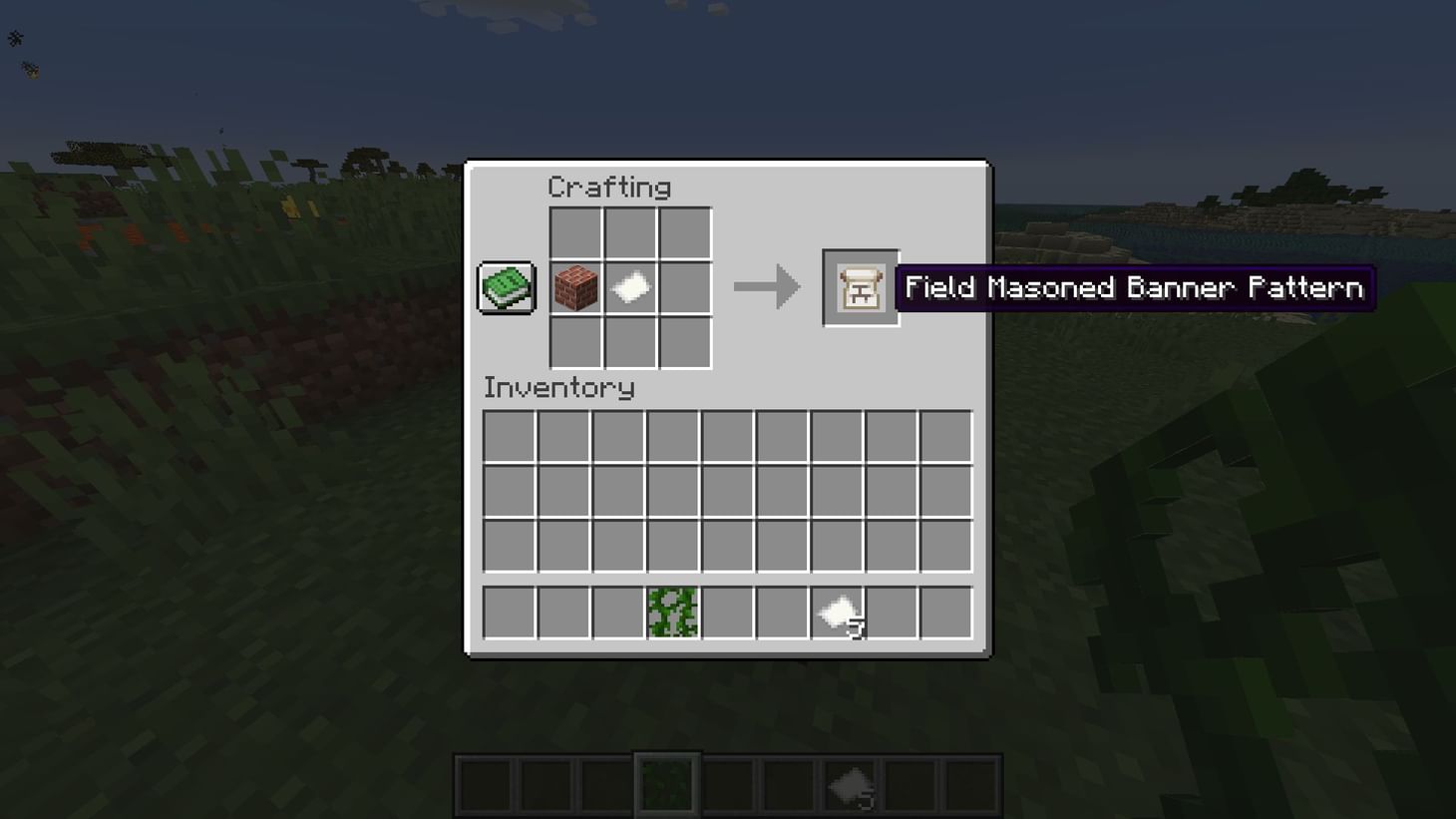
Task: Click the top-left crafting grid slot
Action: pos(576,233)
